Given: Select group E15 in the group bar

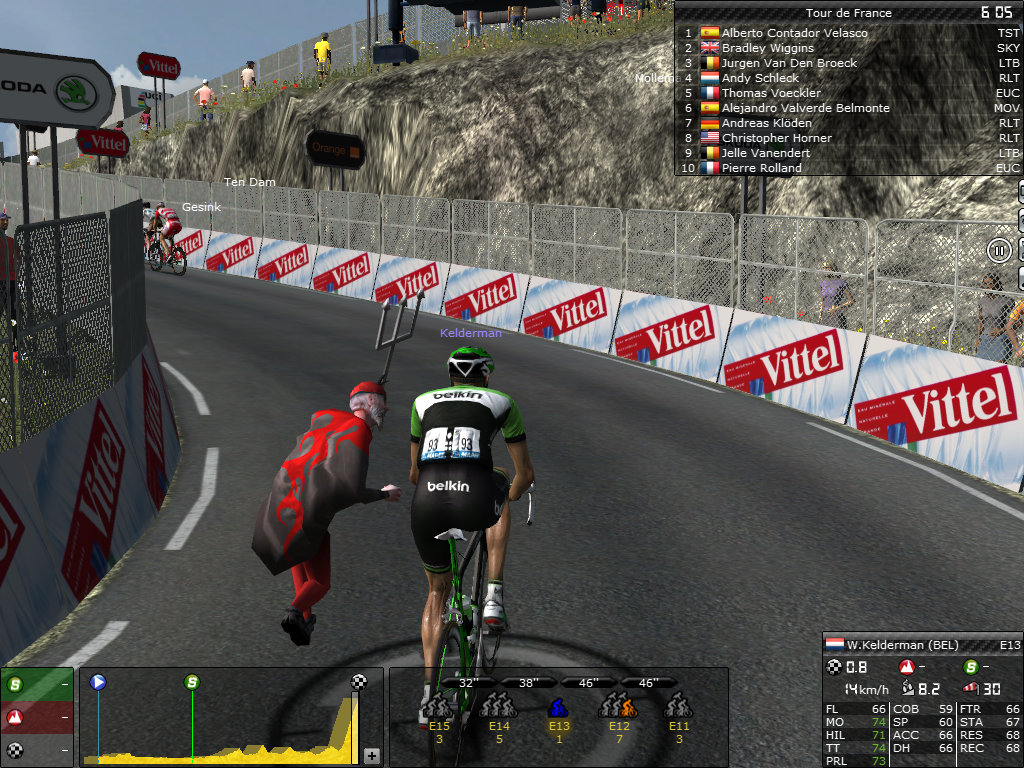Looking at the screenshot, I should coord(439,708).
